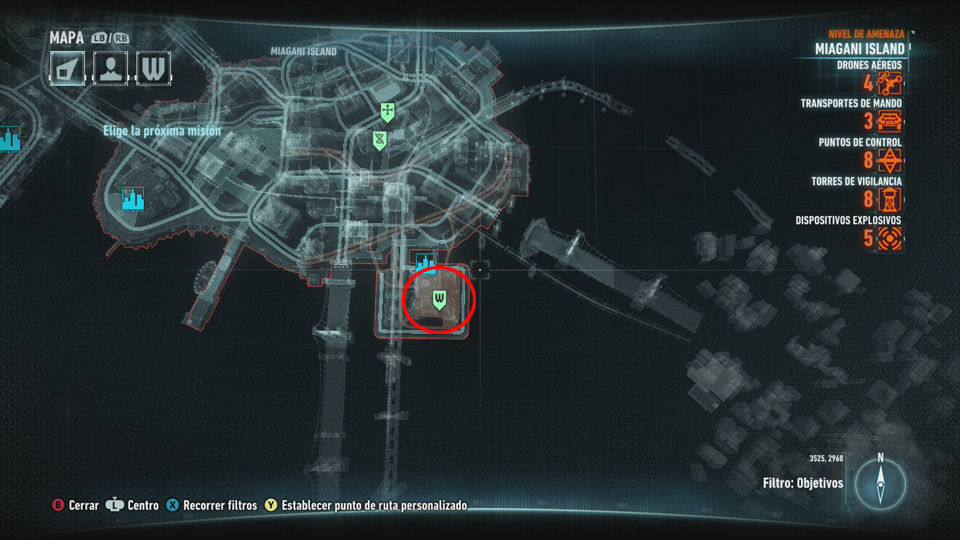Select the map view tab
960x540 pixels.
click(x=70, y=68)
